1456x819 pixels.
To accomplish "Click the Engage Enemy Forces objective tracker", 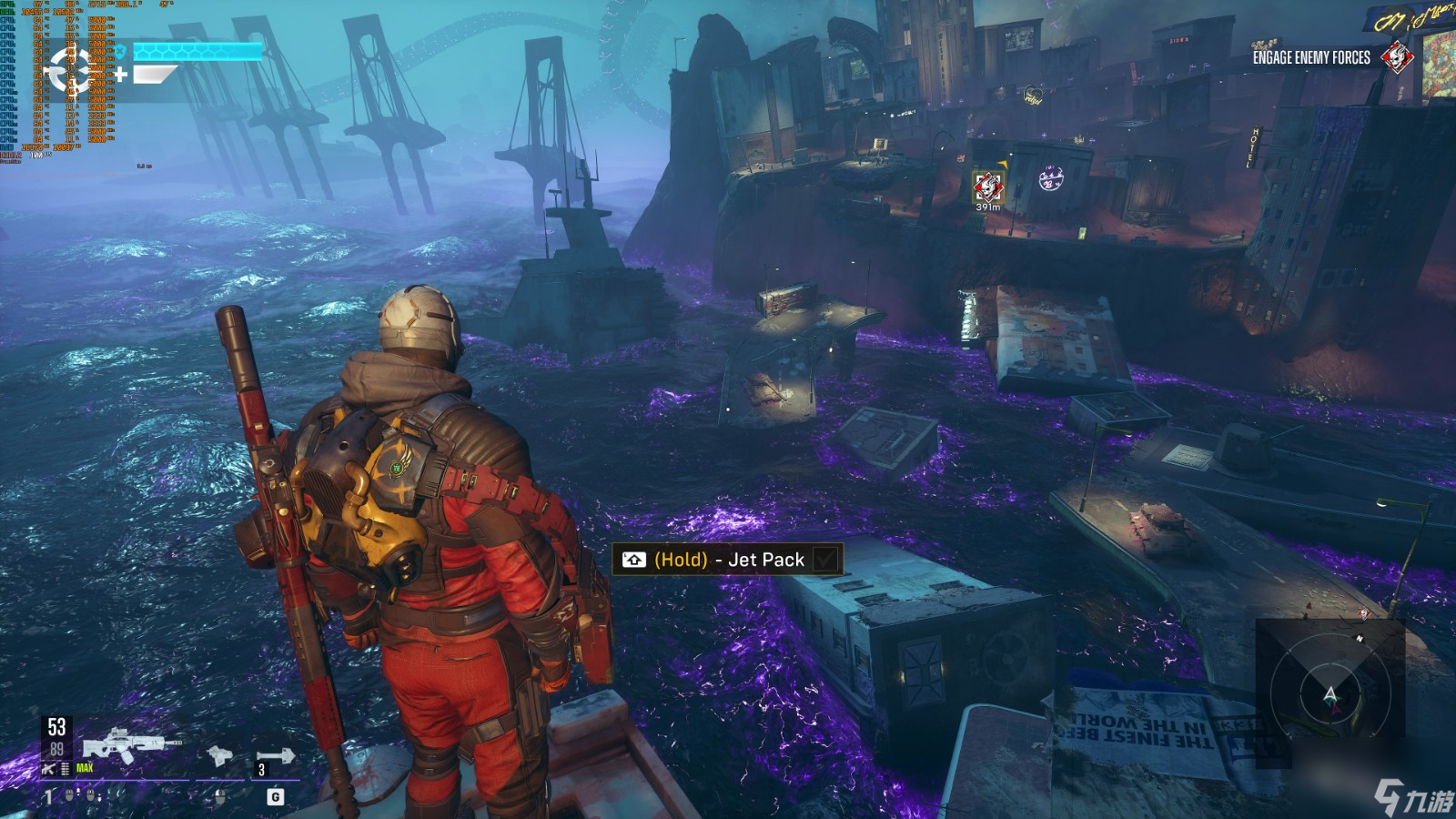I will 1311,57.
